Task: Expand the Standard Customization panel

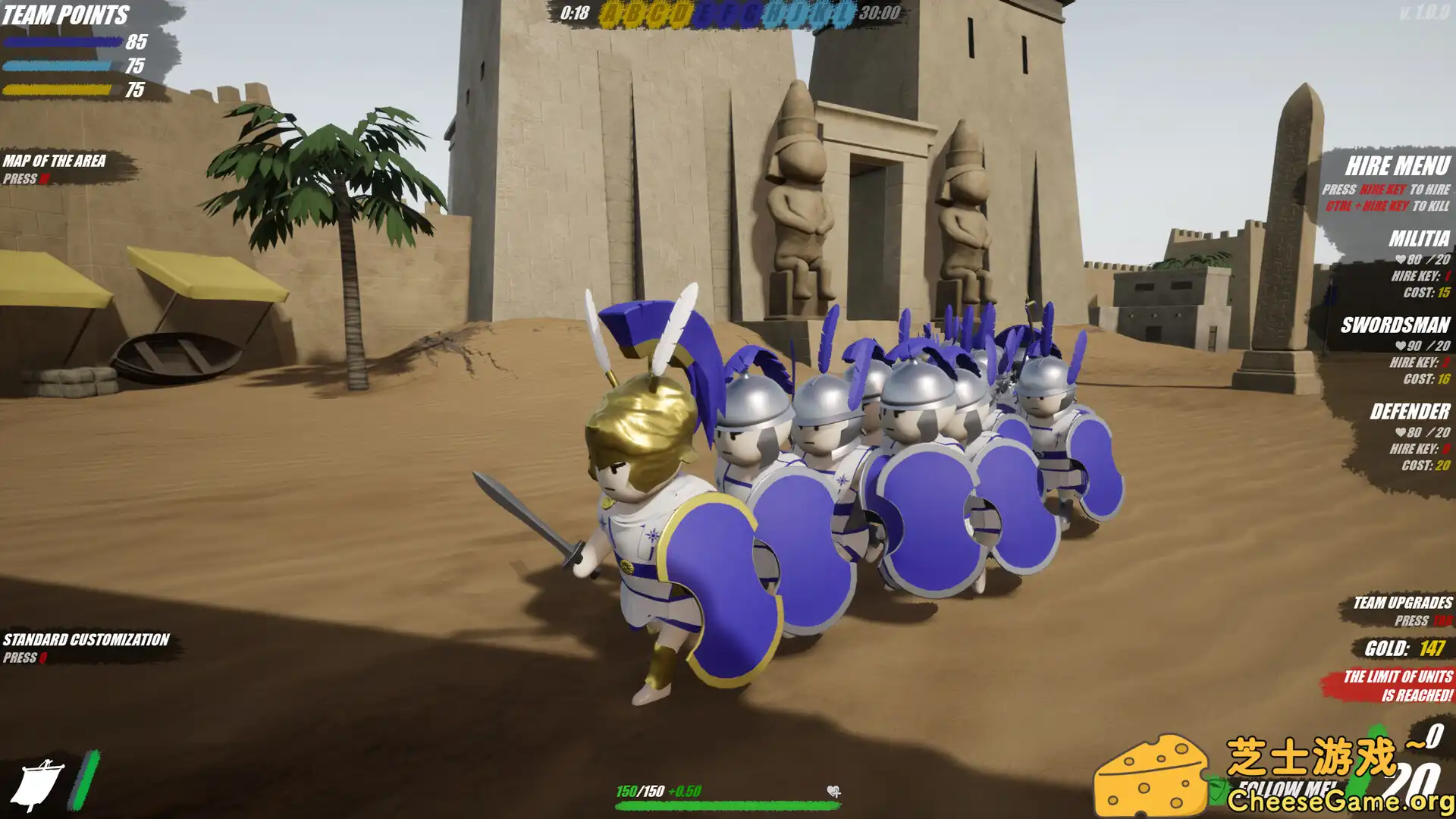Action: (85, 639)
